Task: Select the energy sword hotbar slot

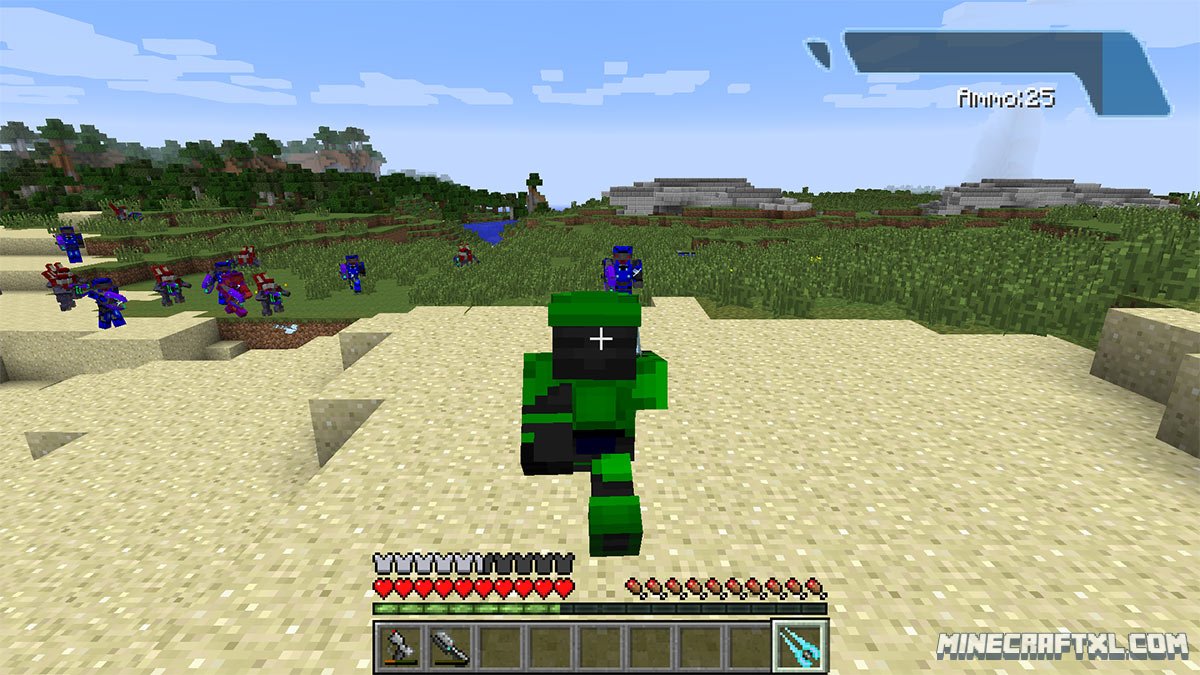Action: click(801, 646)
